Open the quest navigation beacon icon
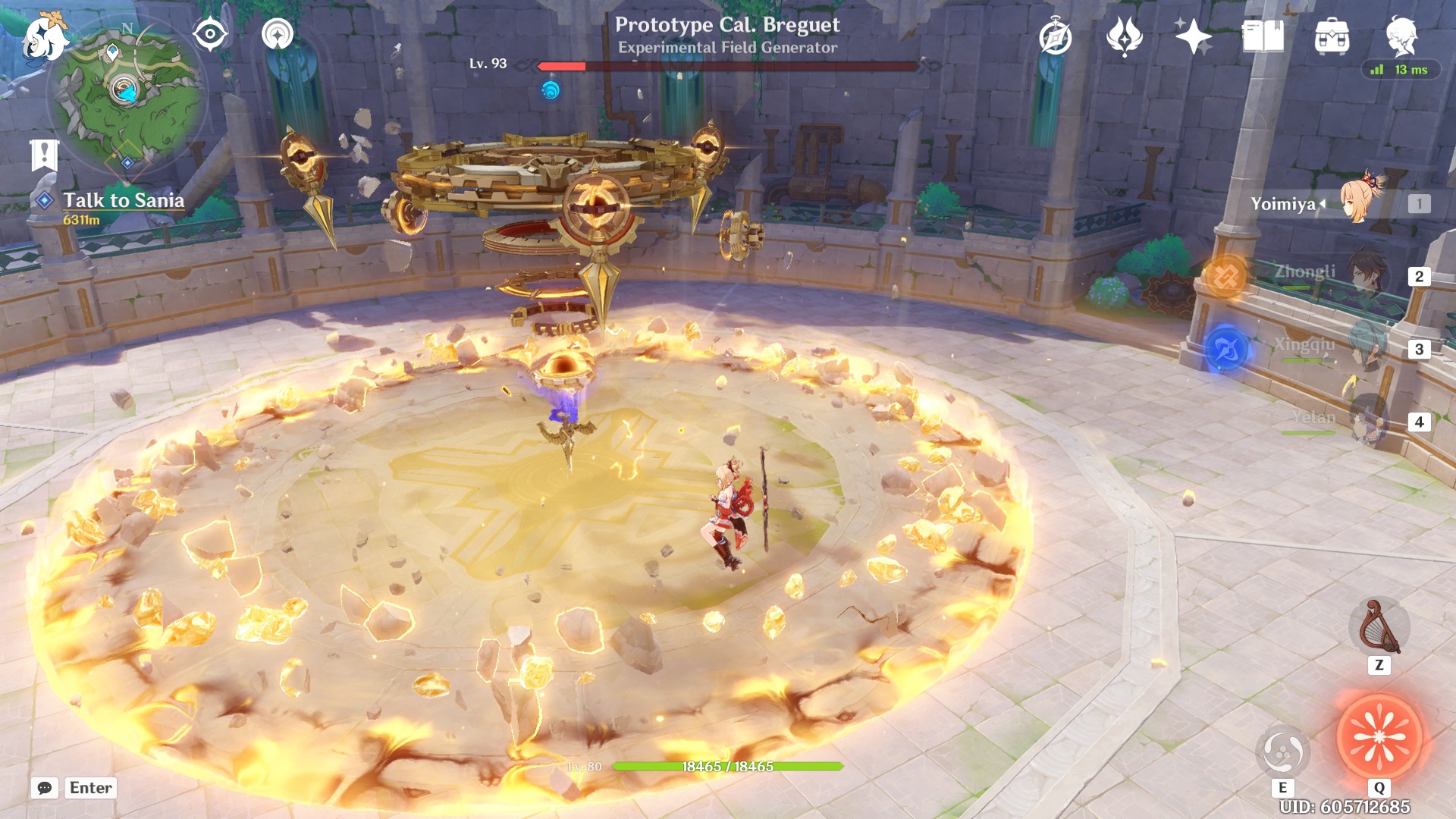The height and width of the screenshot is (819, 1456). 278,35
